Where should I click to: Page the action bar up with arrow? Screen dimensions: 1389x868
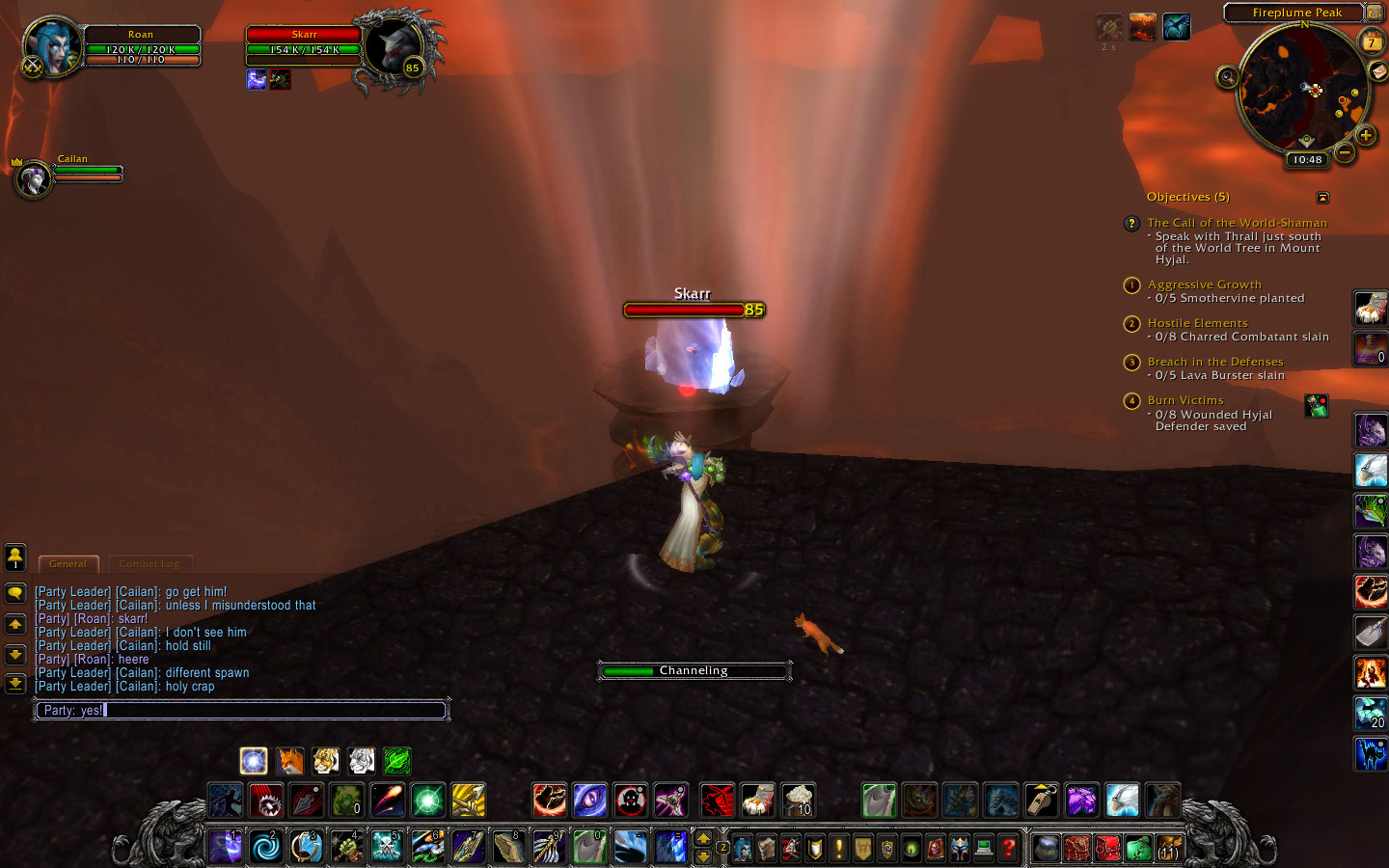pyautogui.click(x=703, y=838)
